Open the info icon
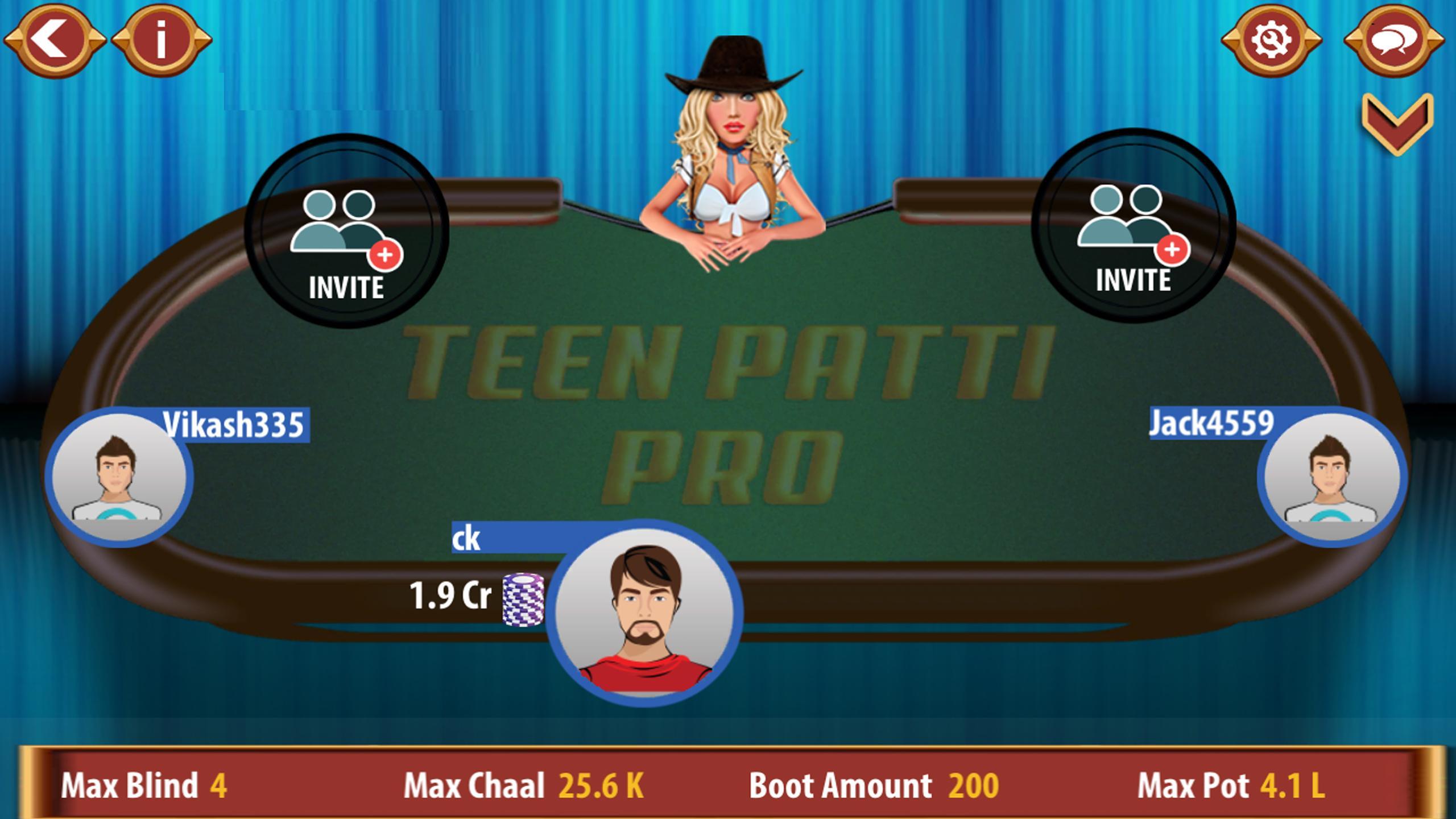Screen dimensions: 1456x819 [161, 37]
